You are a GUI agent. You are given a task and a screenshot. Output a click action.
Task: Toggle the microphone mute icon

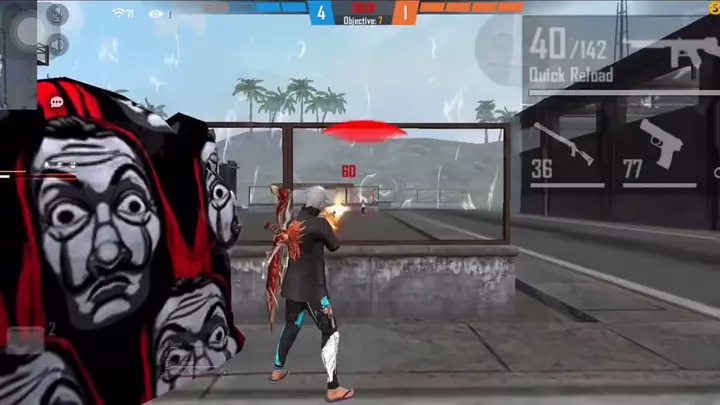coord(57,14)
